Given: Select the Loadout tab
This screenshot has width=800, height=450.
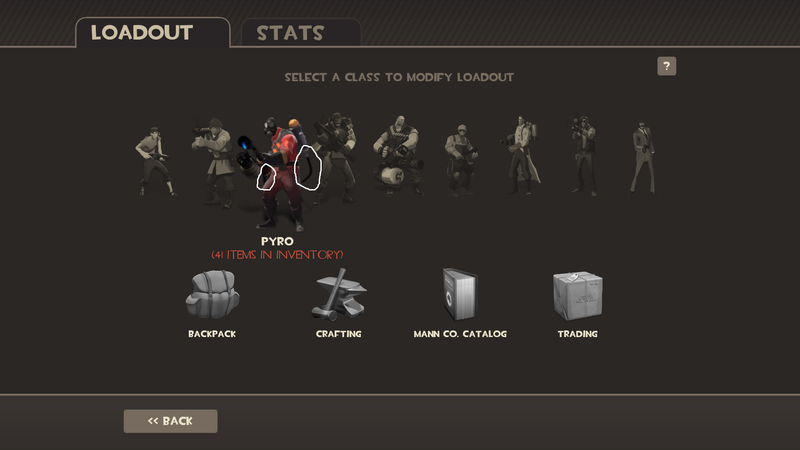Looking at the screenshot, I should click(141, 32).
